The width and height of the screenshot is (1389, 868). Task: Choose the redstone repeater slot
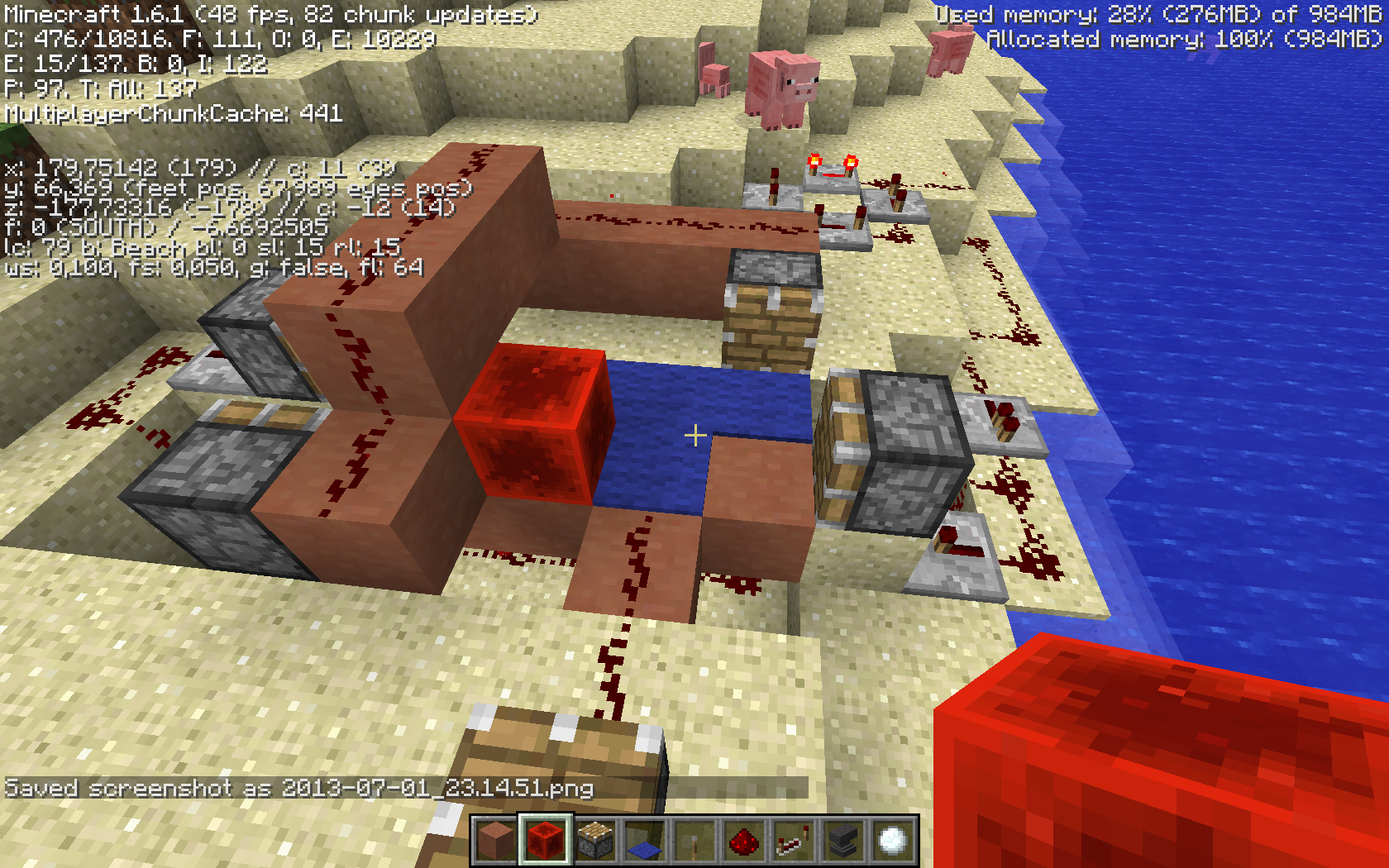pyautogui.click(x=794, y=841)
